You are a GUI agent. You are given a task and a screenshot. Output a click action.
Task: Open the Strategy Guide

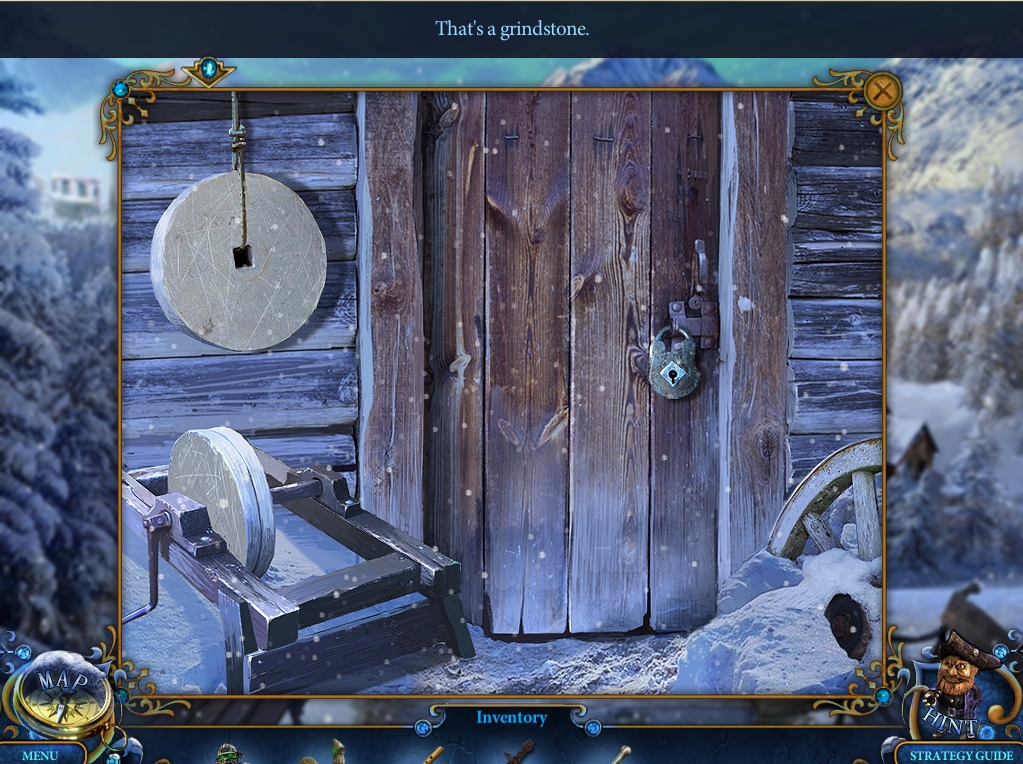[x=960, y=755]
